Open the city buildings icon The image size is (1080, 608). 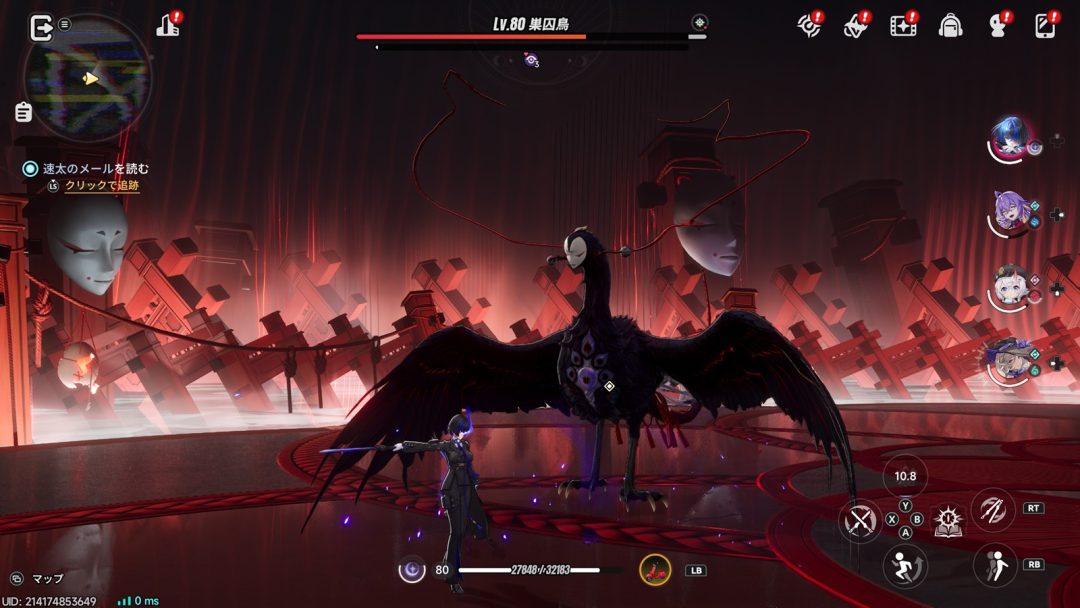pyautogui.click(x=168, y=26)
